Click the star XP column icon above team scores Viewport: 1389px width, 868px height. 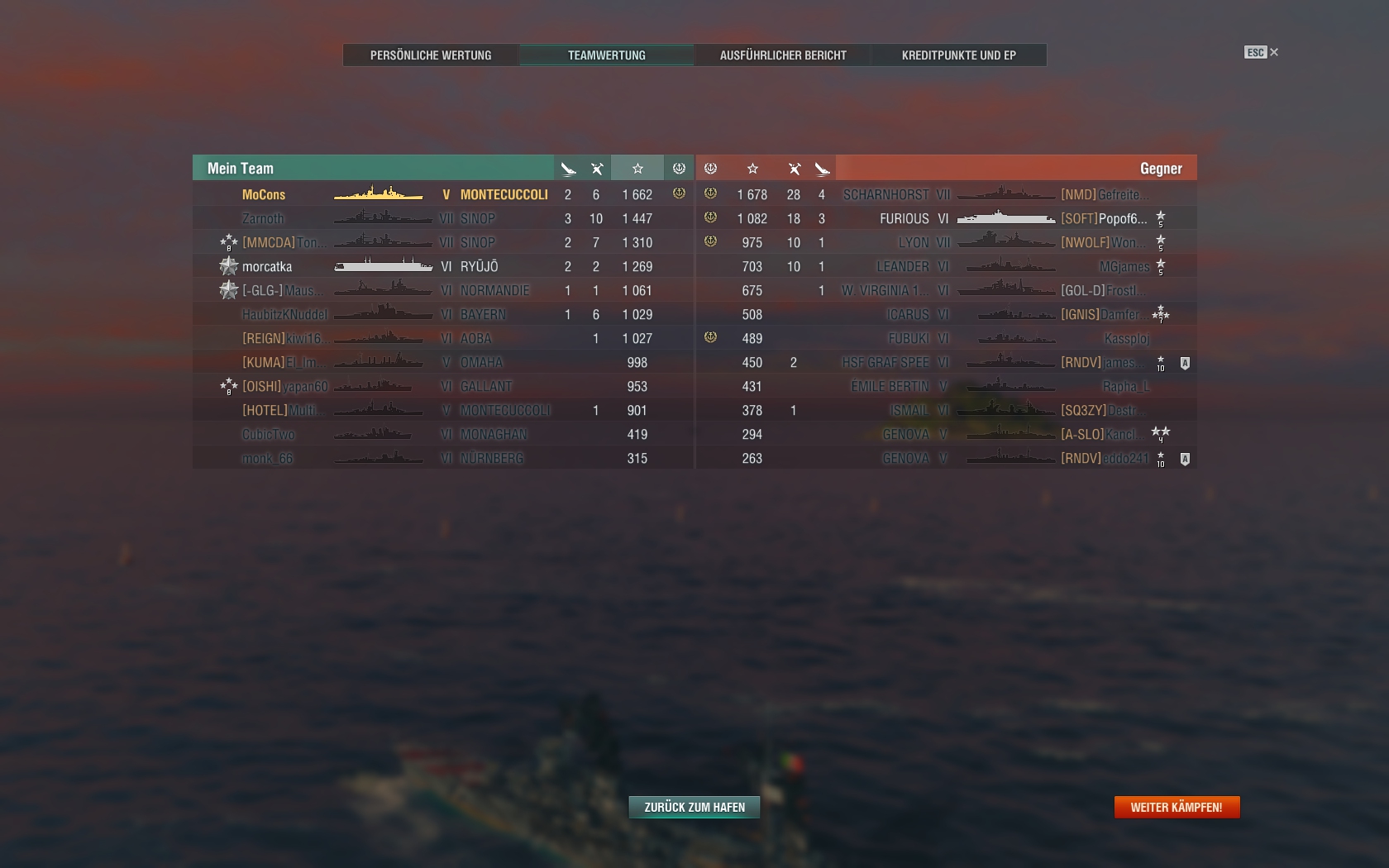tap(637, 168)
